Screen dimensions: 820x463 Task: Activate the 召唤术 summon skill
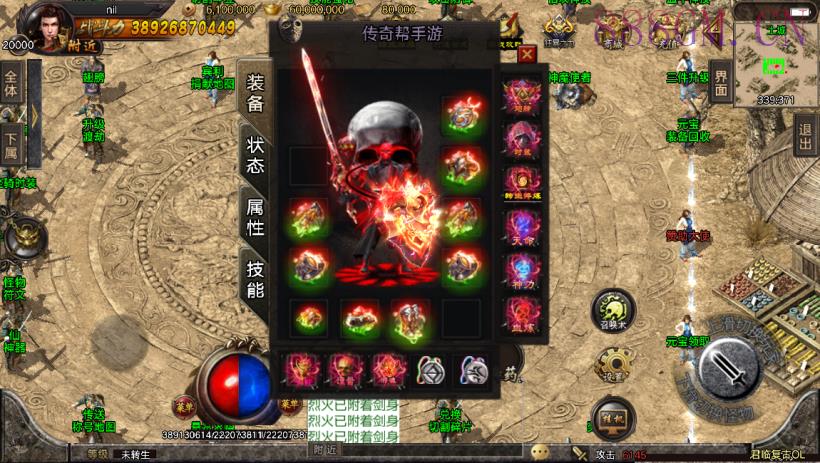click(x=612, y=310)
